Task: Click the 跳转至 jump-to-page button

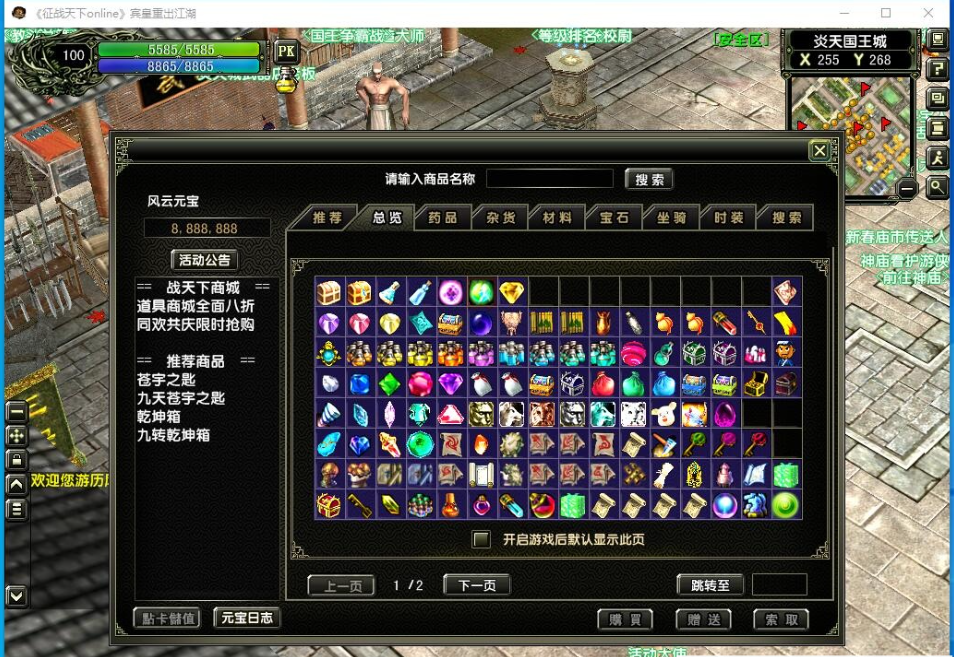Action: coord(710,586)
